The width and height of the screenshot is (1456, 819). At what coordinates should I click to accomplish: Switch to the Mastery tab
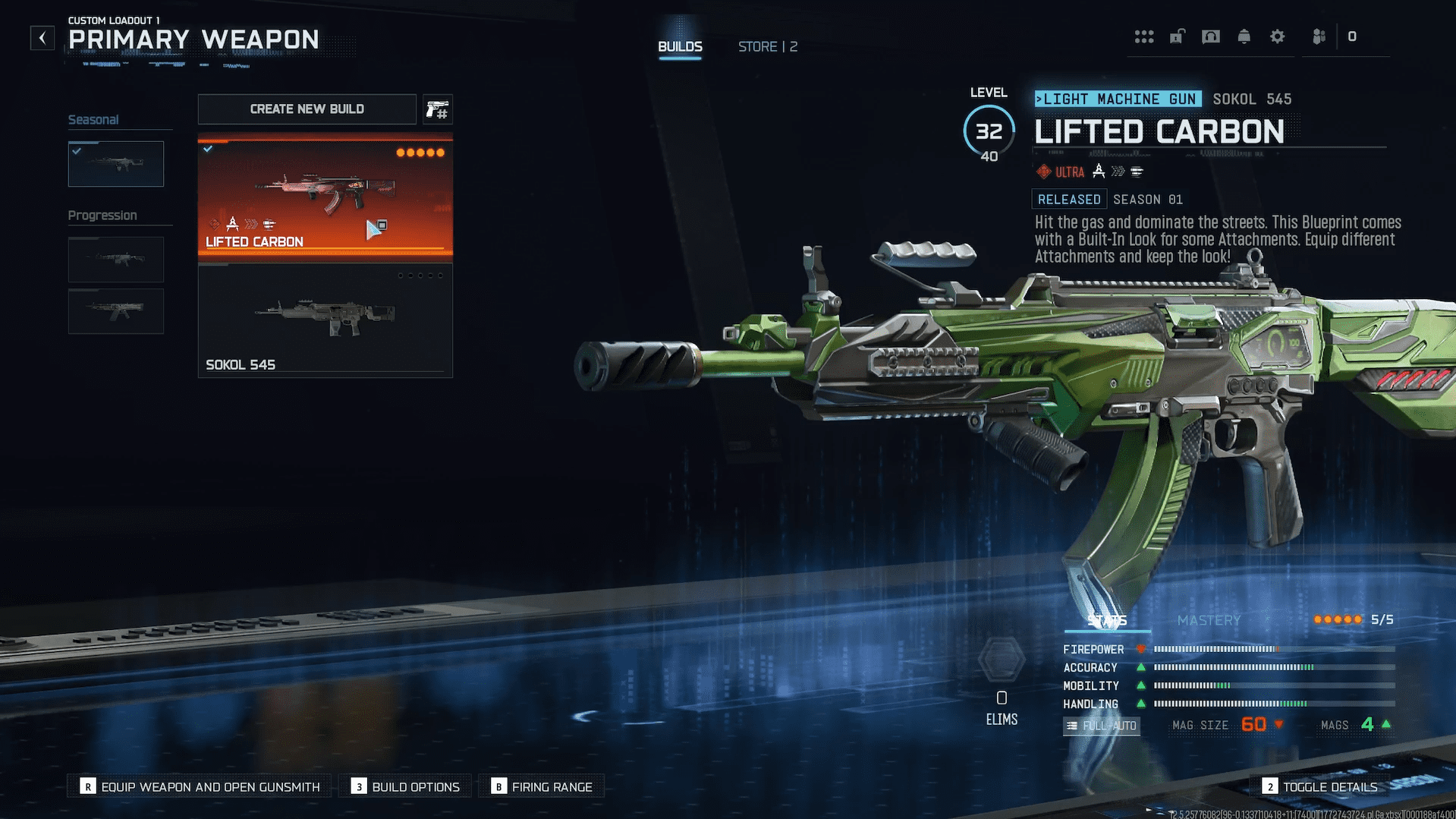[x=1209, y=620]
